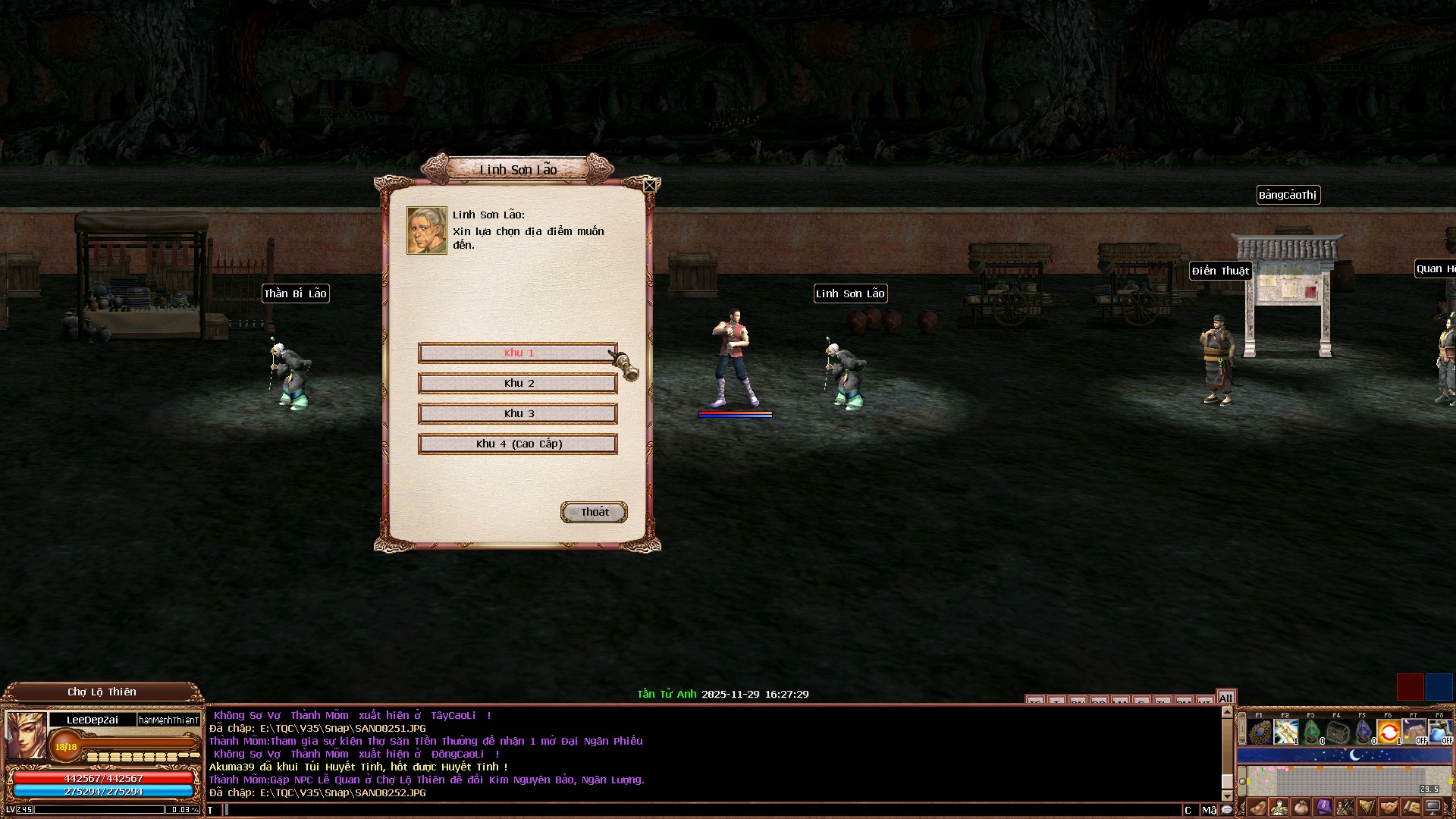The image size is (1456, 819).
Task: Select the Khu 2 destination option
Action: click(518, 383)
